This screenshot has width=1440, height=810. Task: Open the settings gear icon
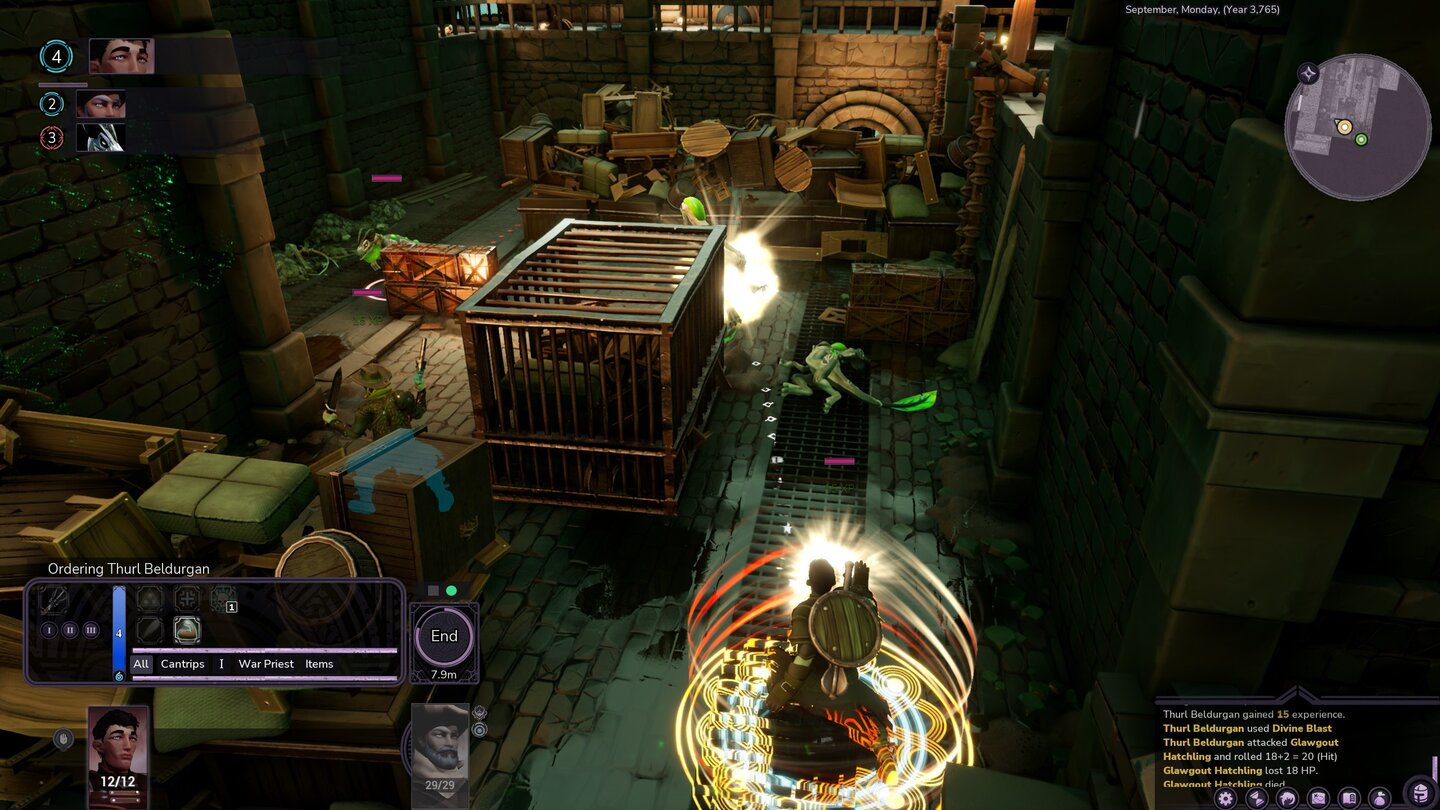tap(1224, 797)
